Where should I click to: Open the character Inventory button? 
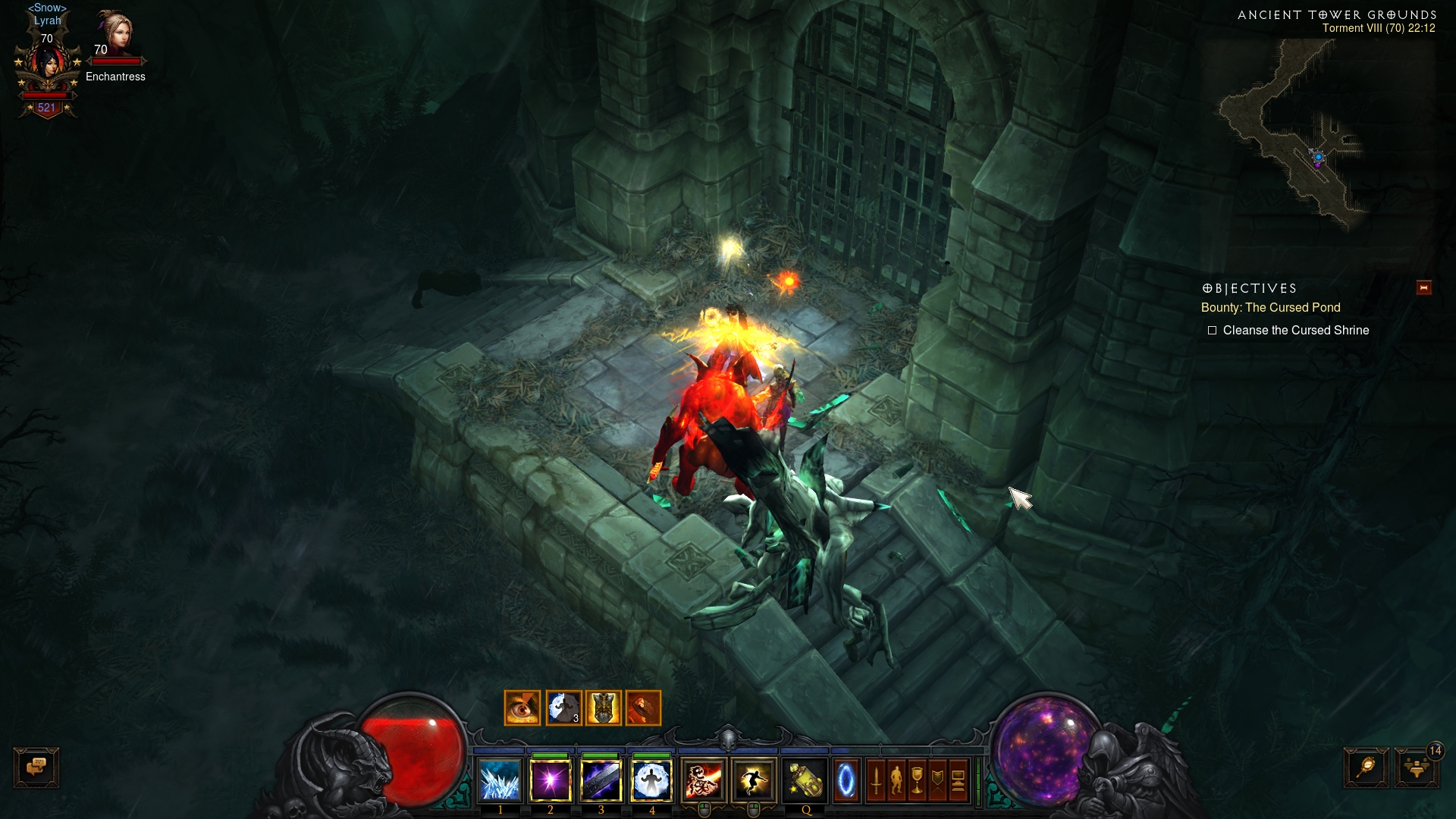[896, 780]
